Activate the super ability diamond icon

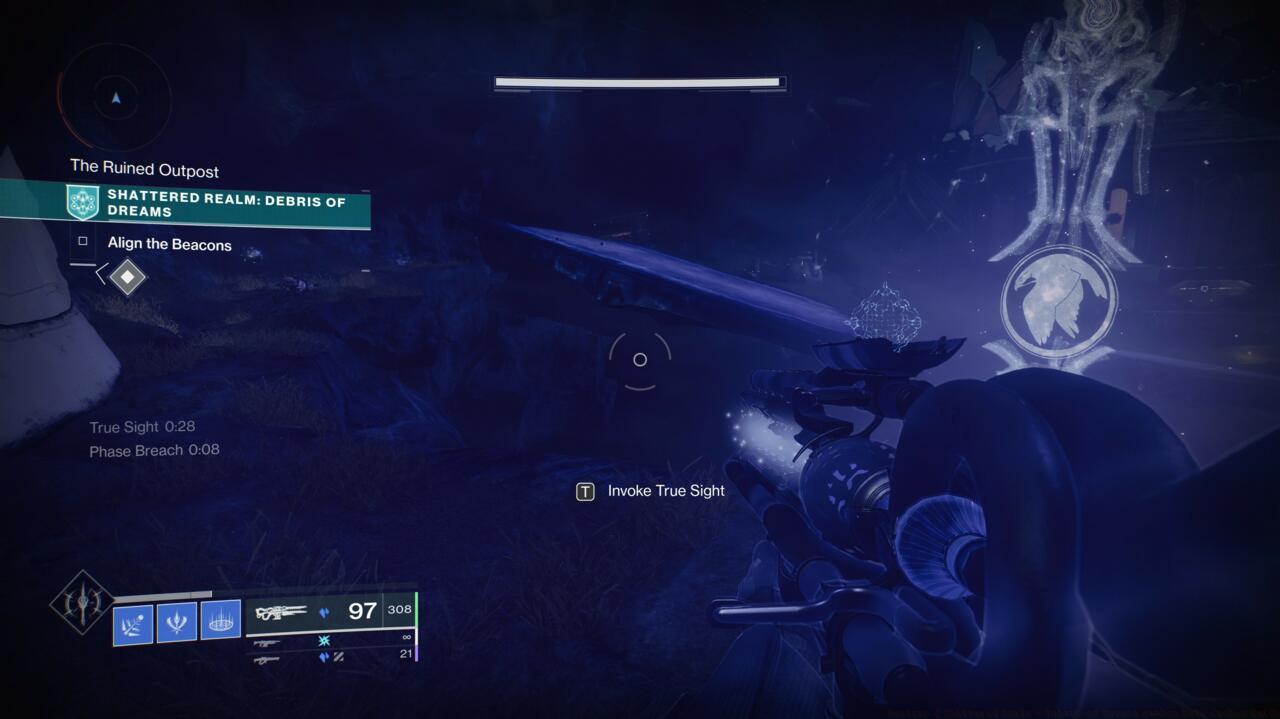82,602
